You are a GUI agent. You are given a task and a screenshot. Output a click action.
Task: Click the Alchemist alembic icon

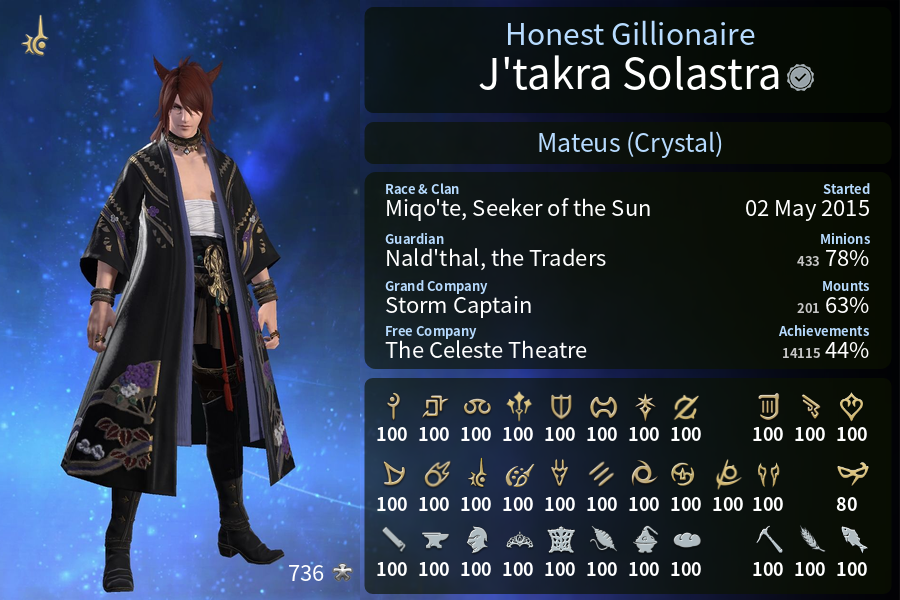pyautogui.click(x=644, y=540)
